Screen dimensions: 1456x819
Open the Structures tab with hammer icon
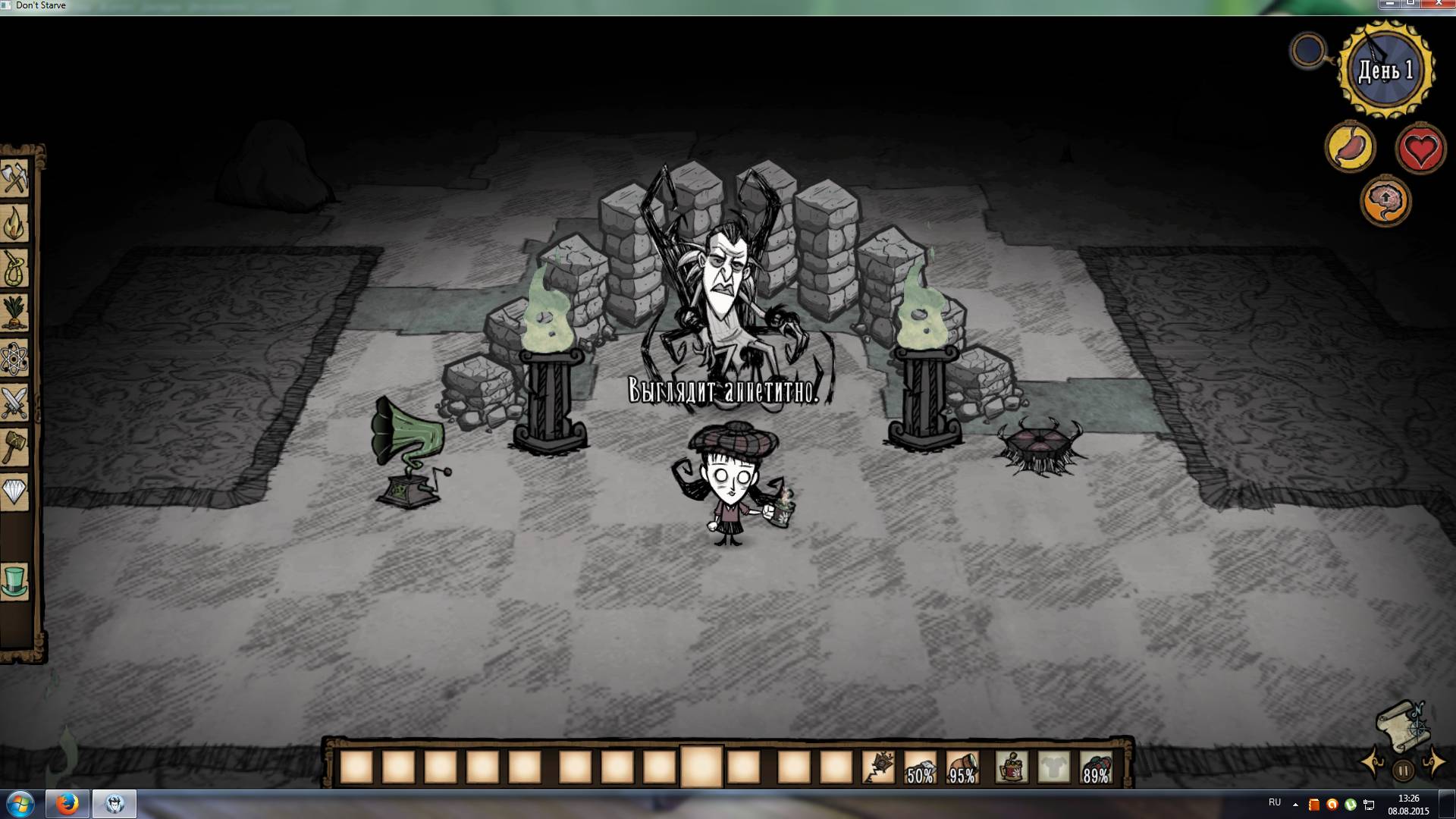(14, 447)
